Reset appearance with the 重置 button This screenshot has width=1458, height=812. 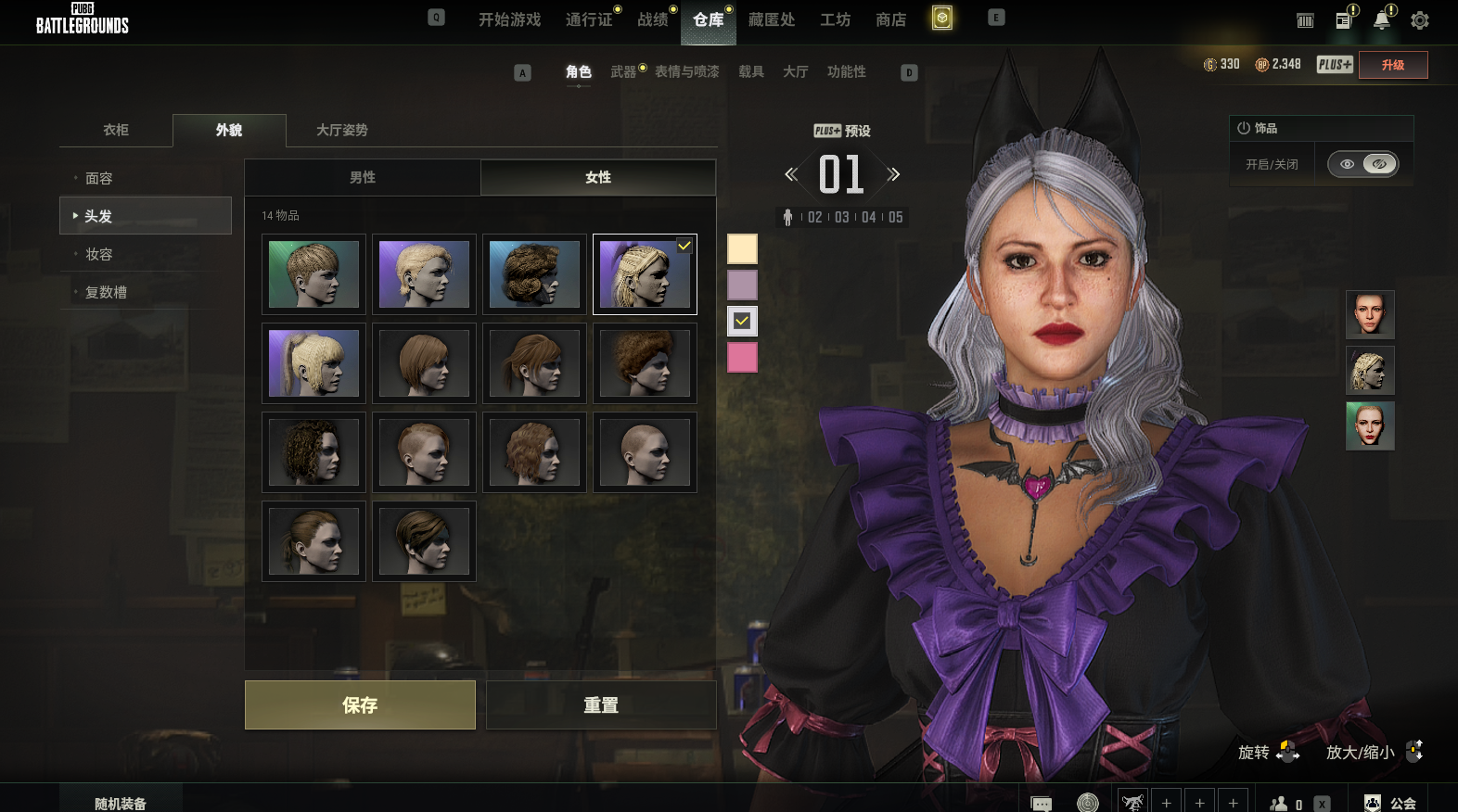tap(601, 705)
